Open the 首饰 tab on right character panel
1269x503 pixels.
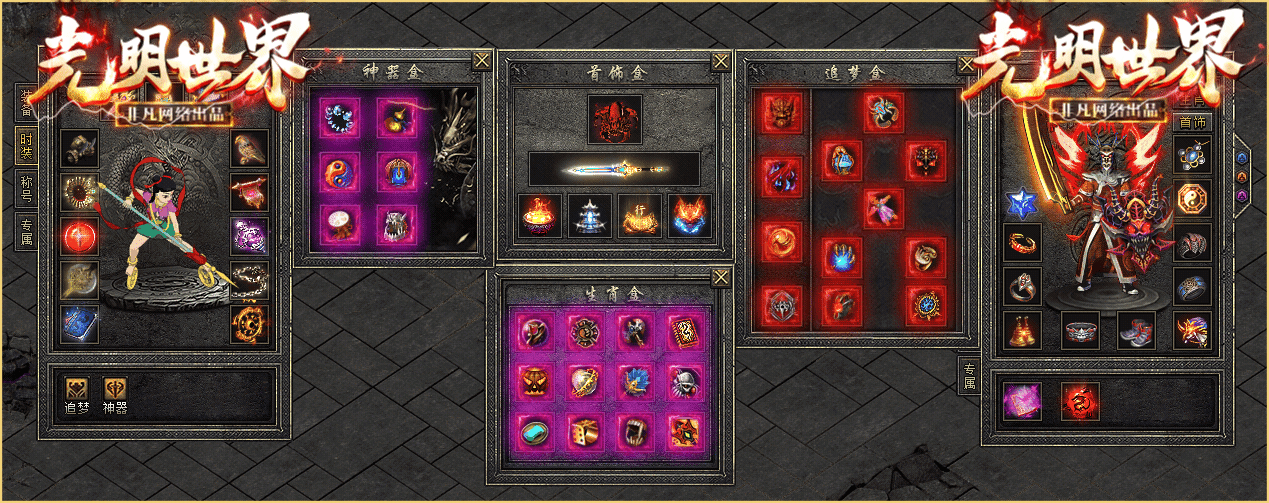[x=1192, y=122]
